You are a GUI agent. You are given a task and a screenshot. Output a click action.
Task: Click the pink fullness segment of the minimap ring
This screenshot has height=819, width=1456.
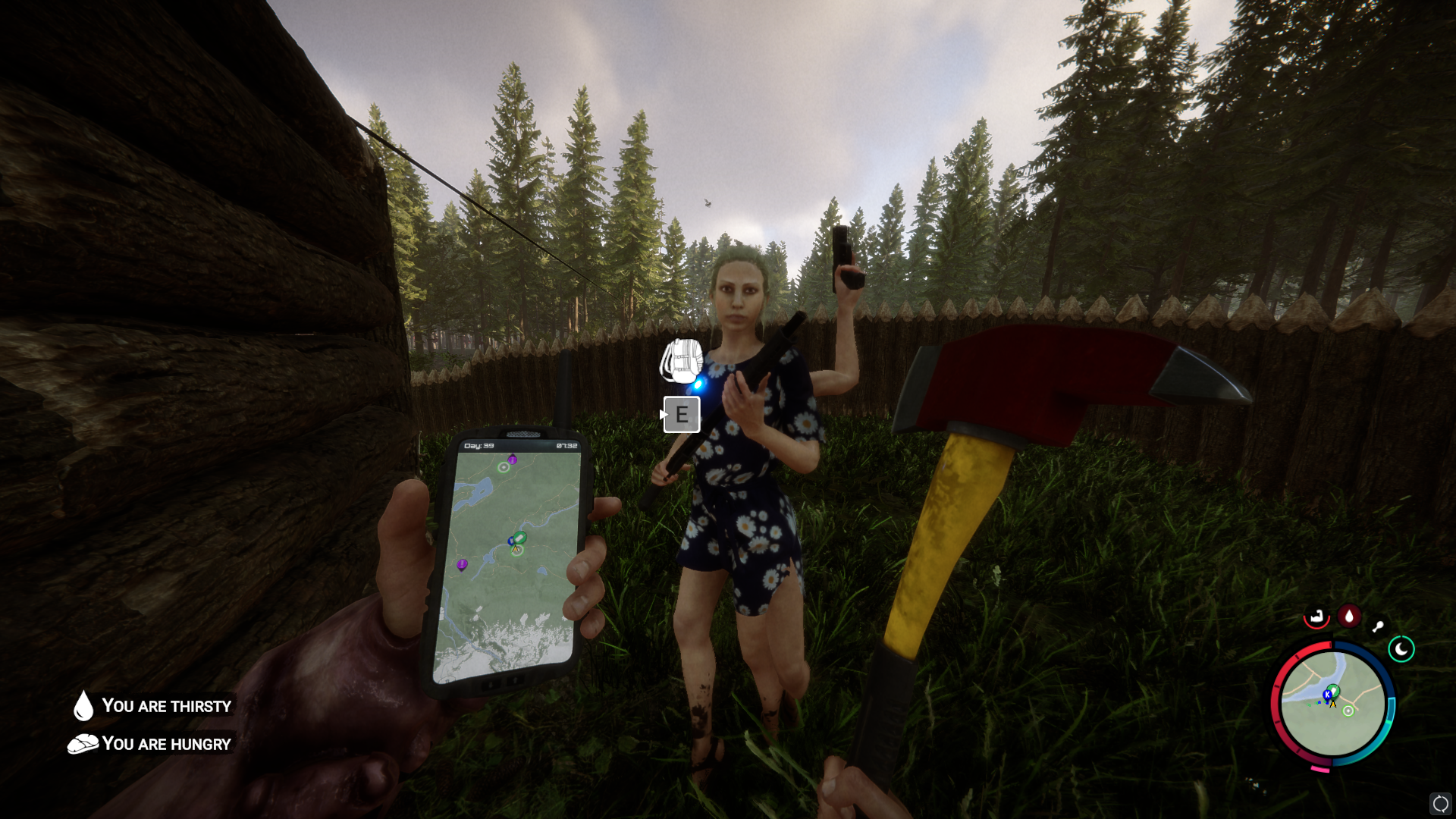1320,768
